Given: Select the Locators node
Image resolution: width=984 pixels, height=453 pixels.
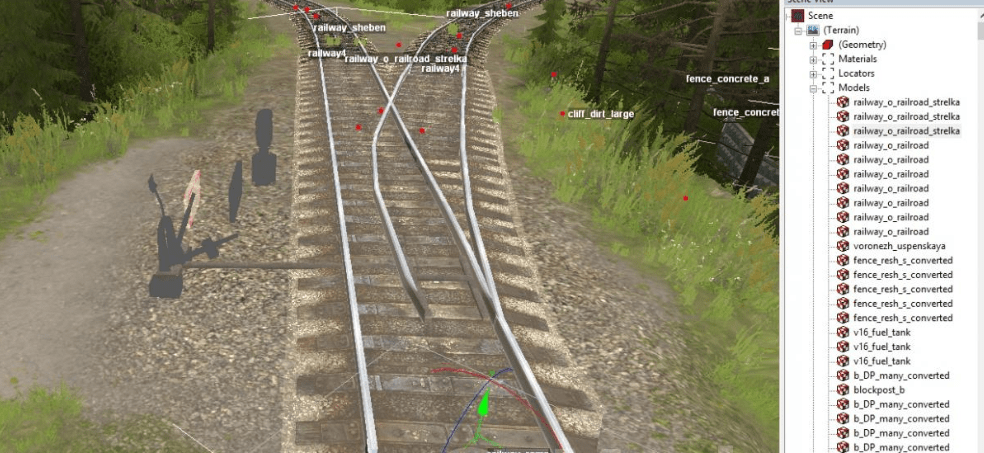Looking at the screenshot, I should click(856, 73).
